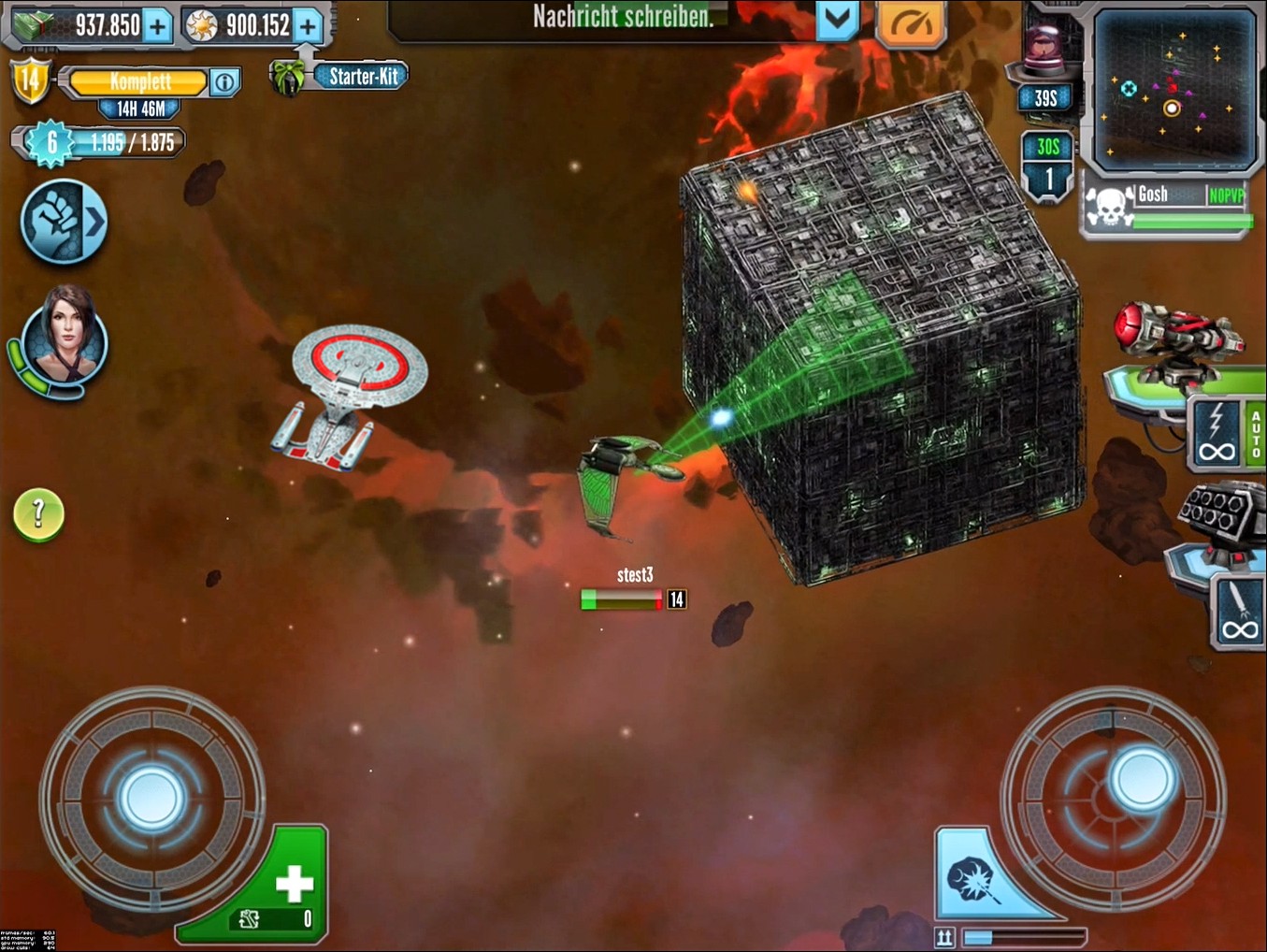Show info for the Komplett mission bar
This screenshot has width=1267, height=952.
pos(224,82)
